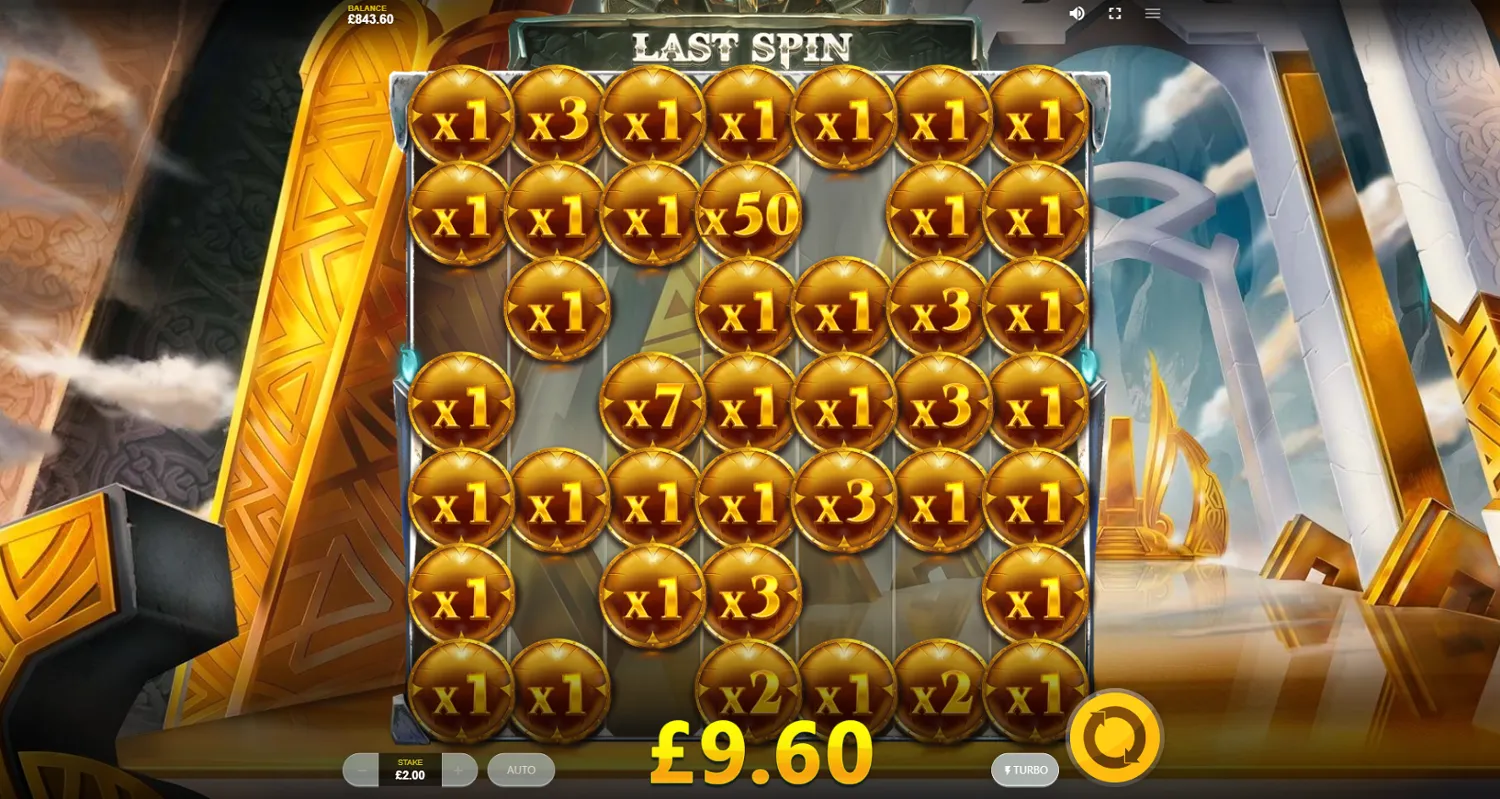Viewport: 1500px width, 799px height.
Task: Toggle speaker icon to silence audio
Action: pos(1075,13)
